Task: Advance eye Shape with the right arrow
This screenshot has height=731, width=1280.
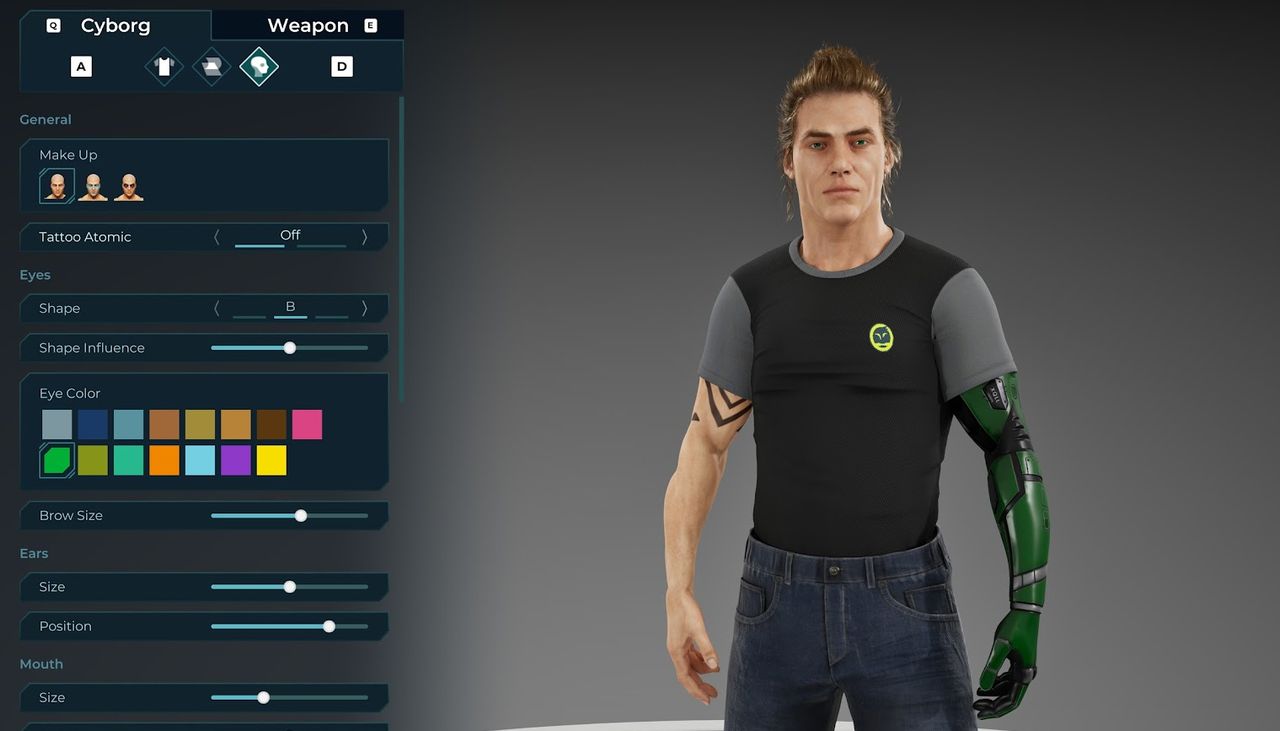Action: pyautogui.click(x=364, y=308)
